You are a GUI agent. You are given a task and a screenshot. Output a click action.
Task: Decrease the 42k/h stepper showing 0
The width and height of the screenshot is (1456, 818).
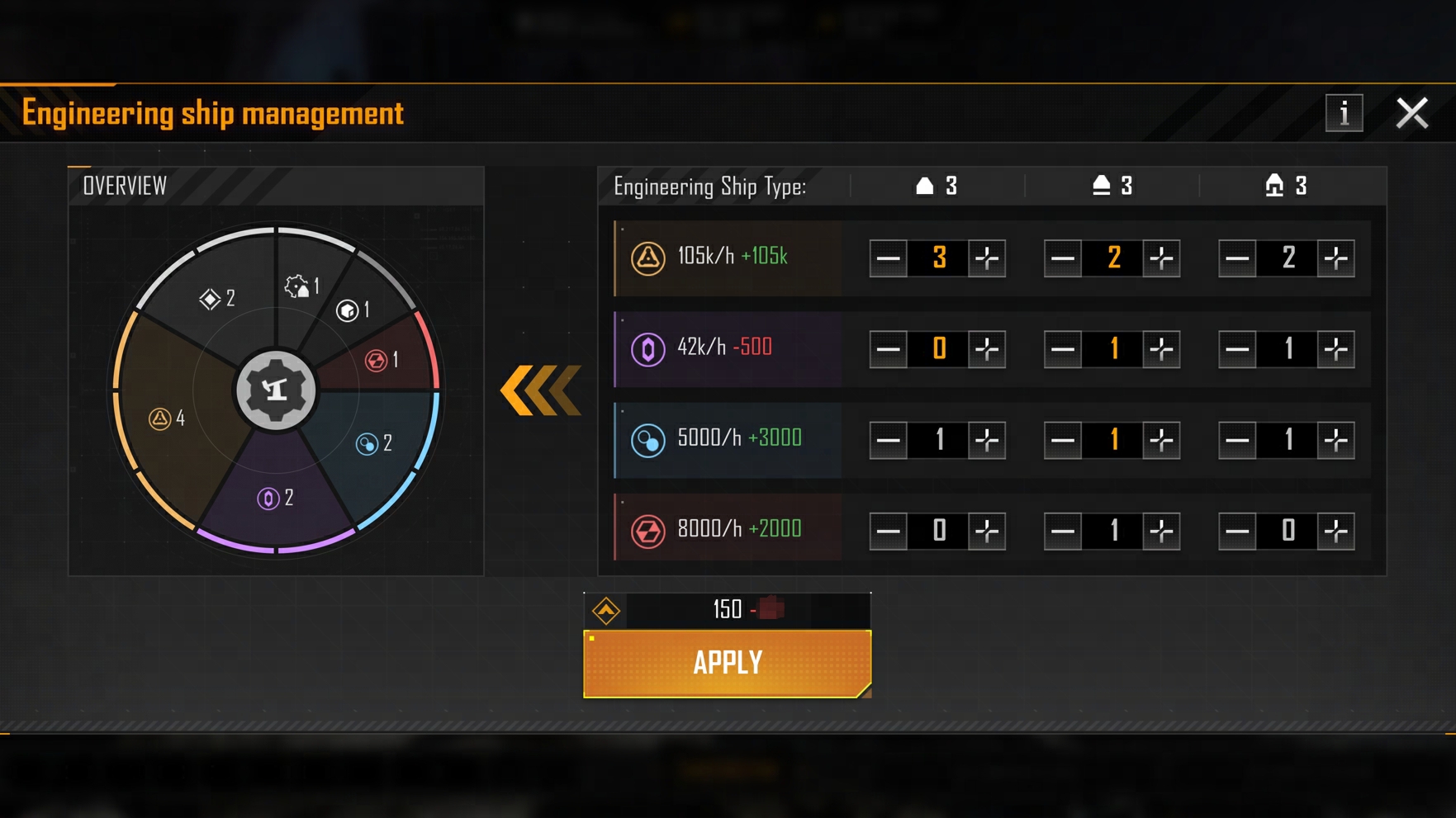click(888, 349)
